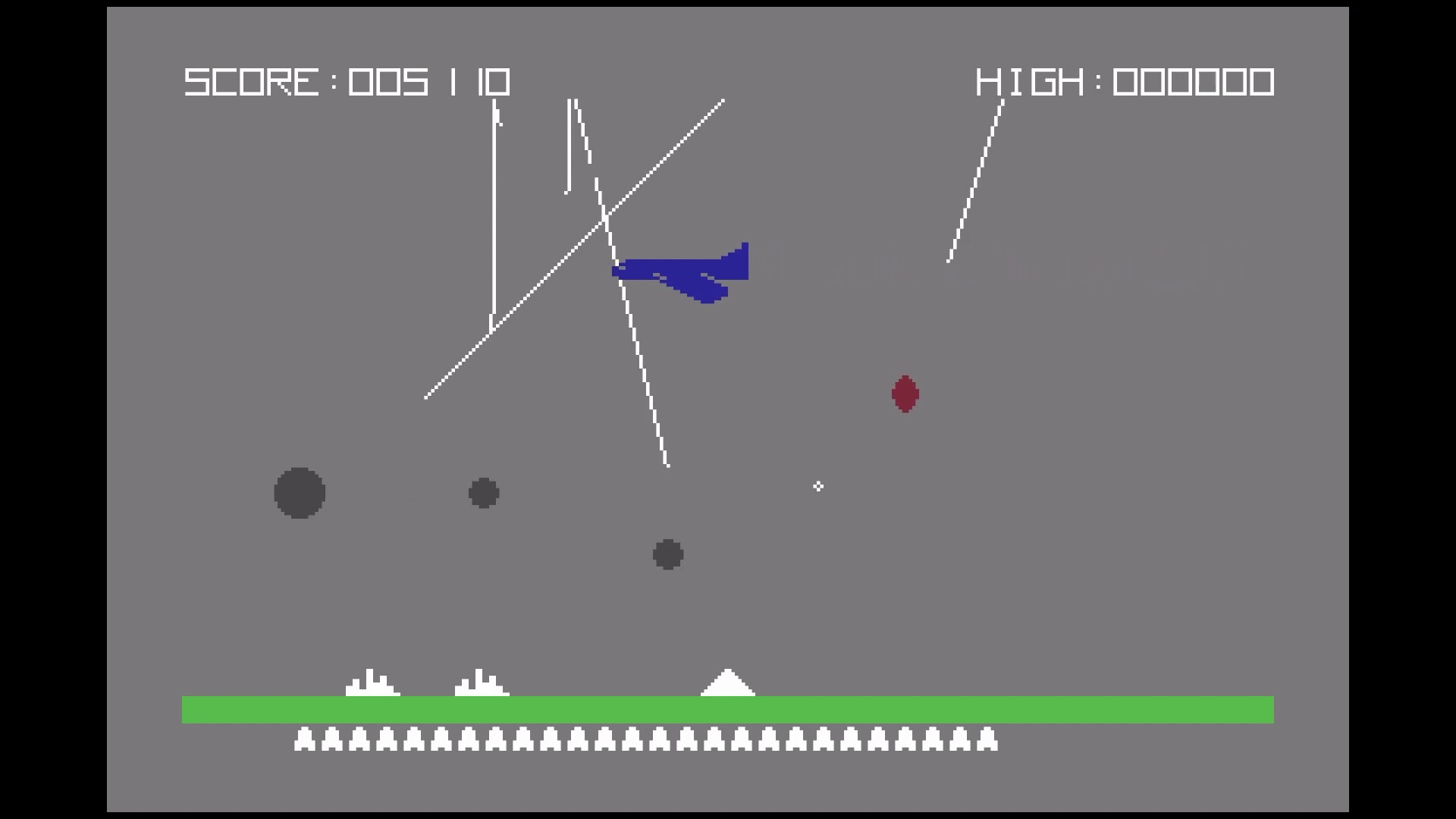Toggle the small smoke puff near center
Image resolution: width=1456 pixels, height=819 pixels.
484,492
